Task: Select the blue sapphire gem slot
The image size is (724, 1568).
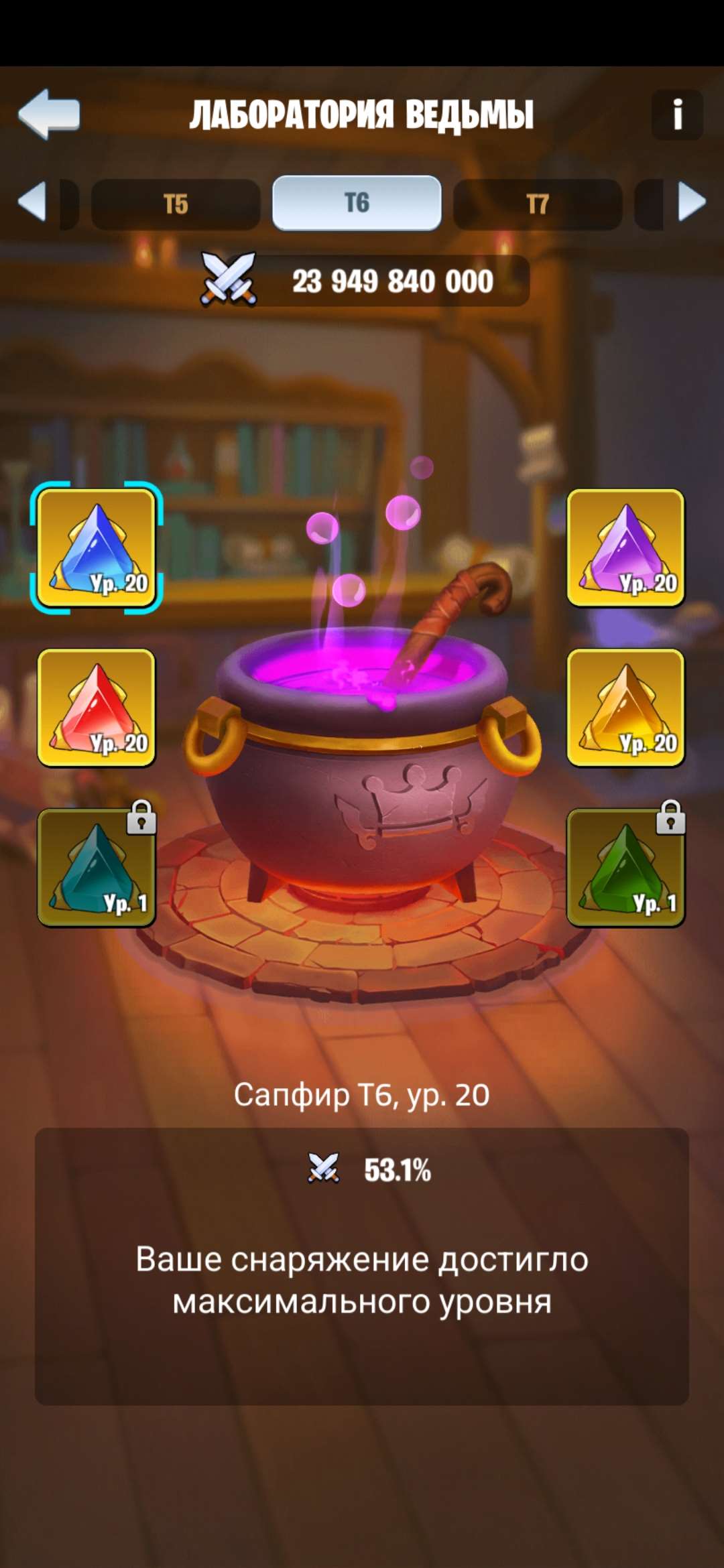Action: click(x=97, y=548)
